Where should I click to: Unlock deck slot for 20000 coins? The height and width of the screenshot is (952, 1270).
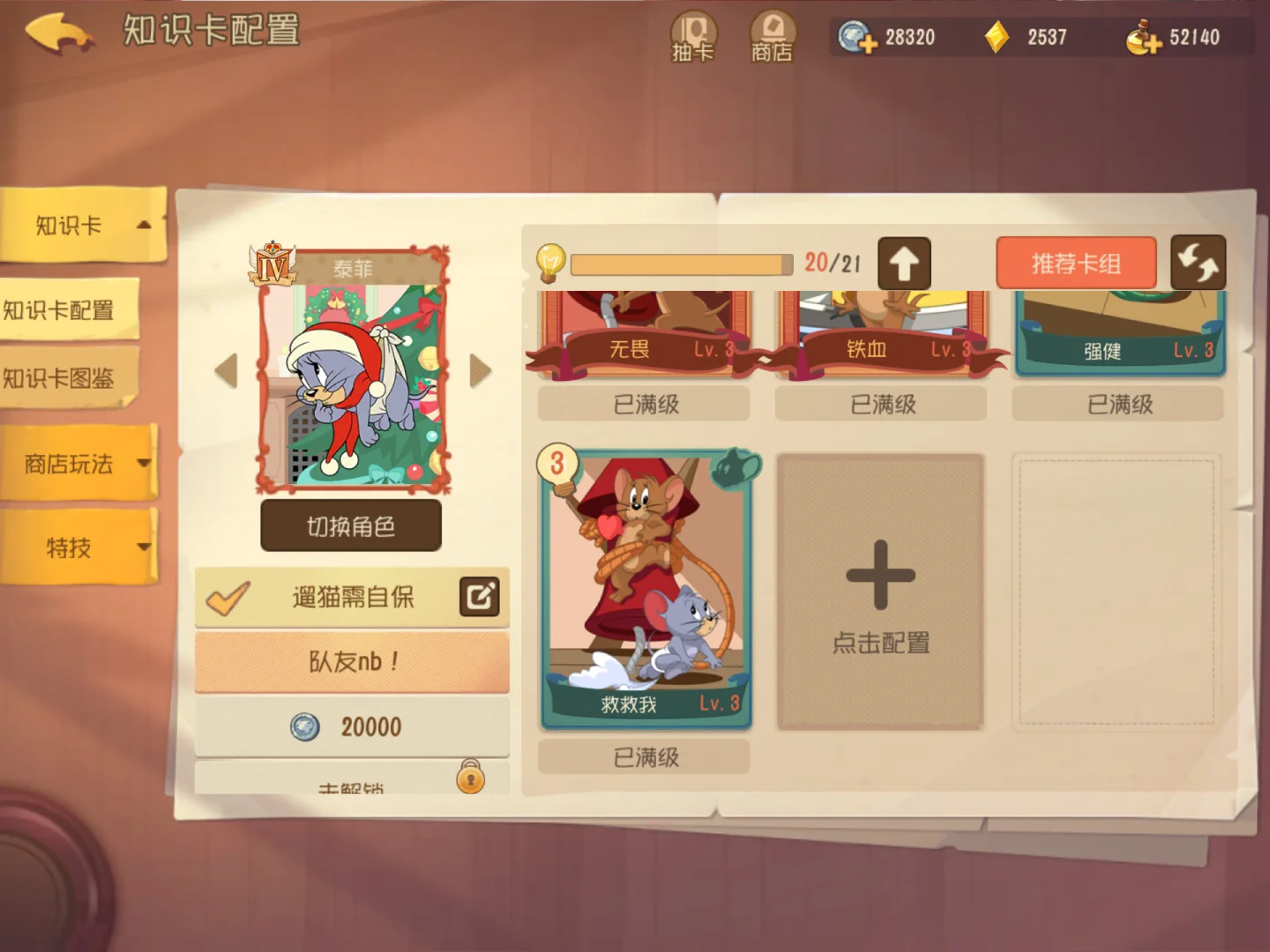352,726
